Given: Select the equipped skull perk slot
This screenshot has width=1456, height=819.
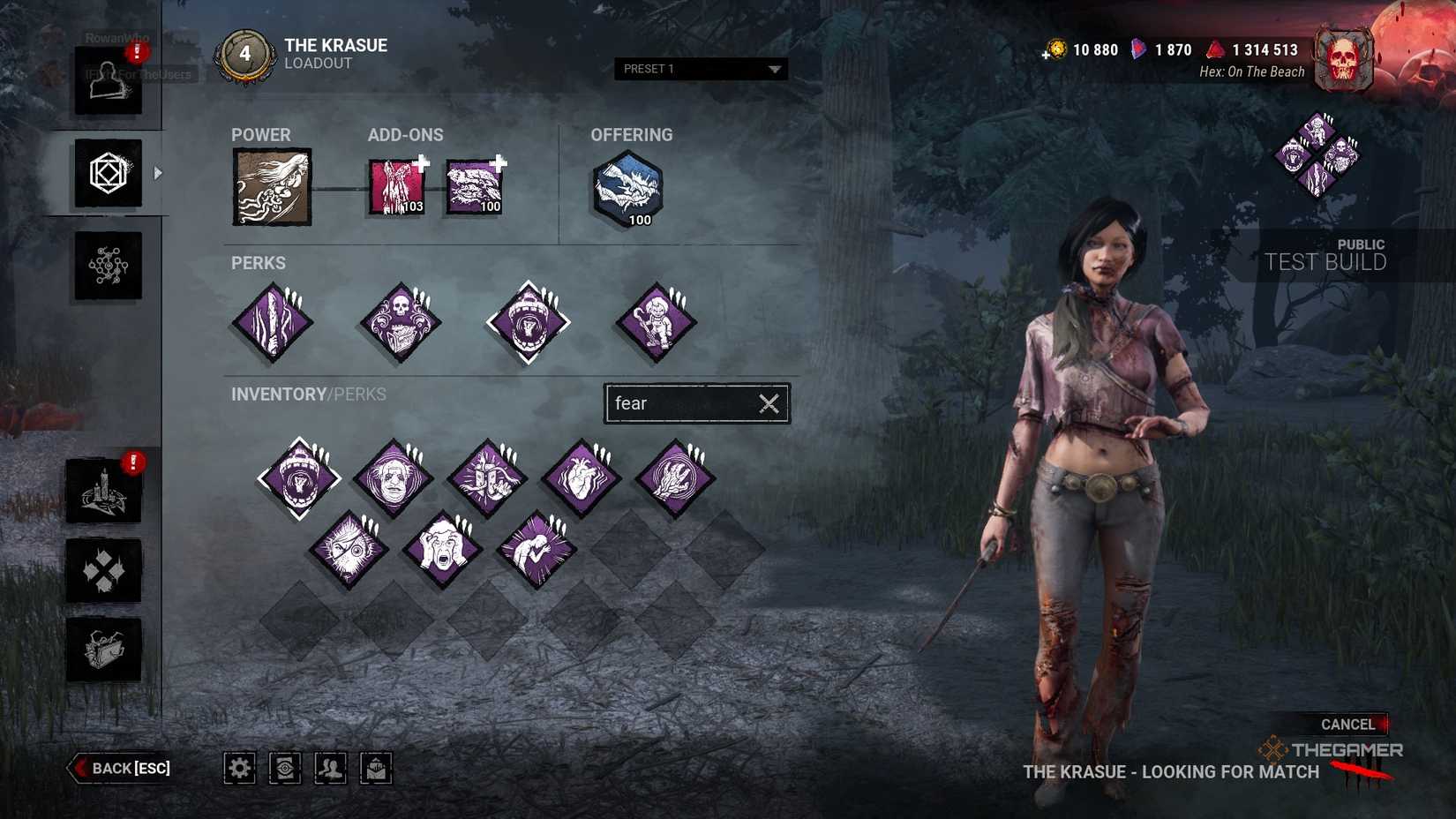Looking at the screenshot, I should tap(401, 322).
